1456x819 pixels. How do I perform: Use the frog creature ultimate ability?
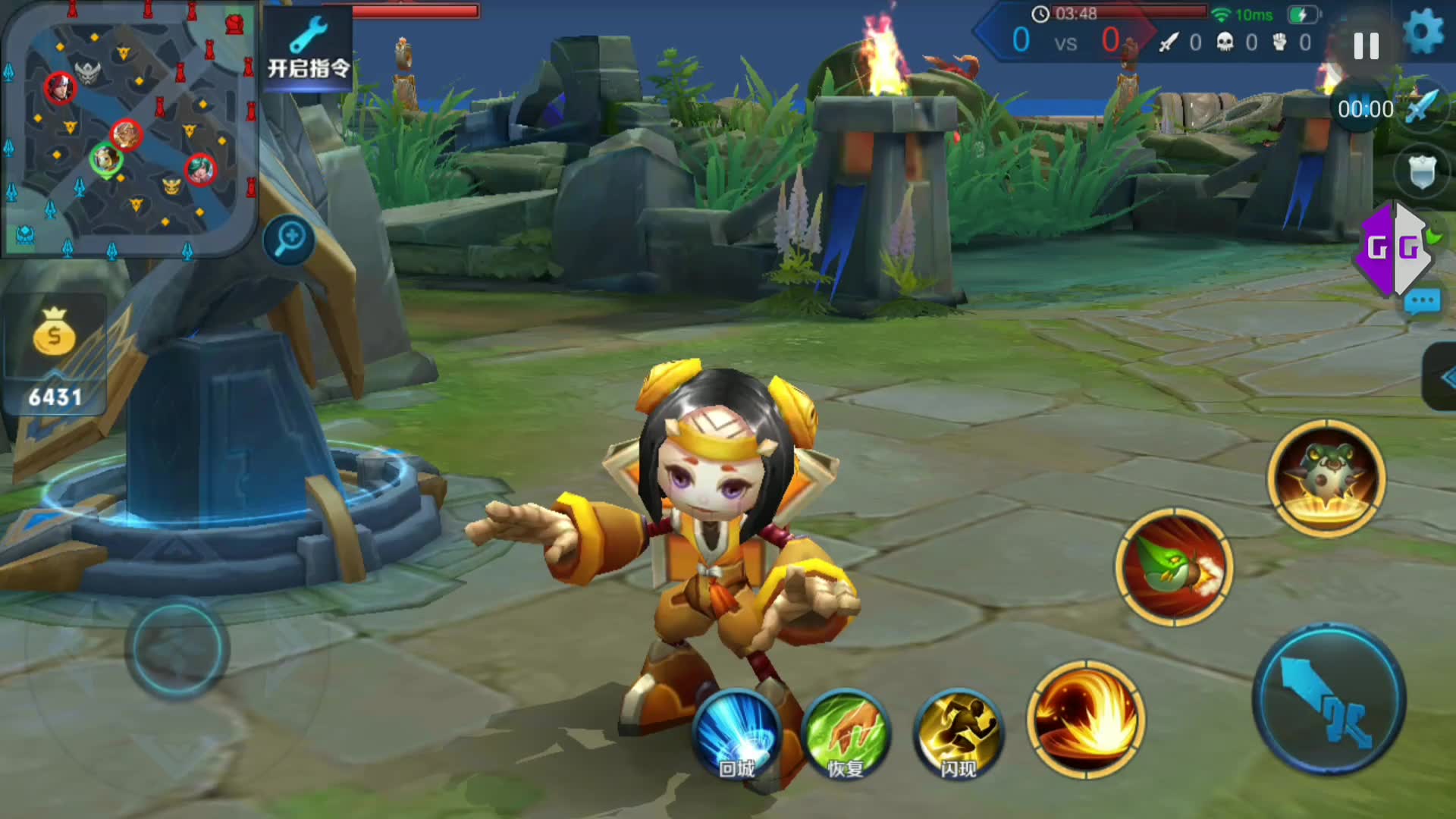click(1326, 478)
